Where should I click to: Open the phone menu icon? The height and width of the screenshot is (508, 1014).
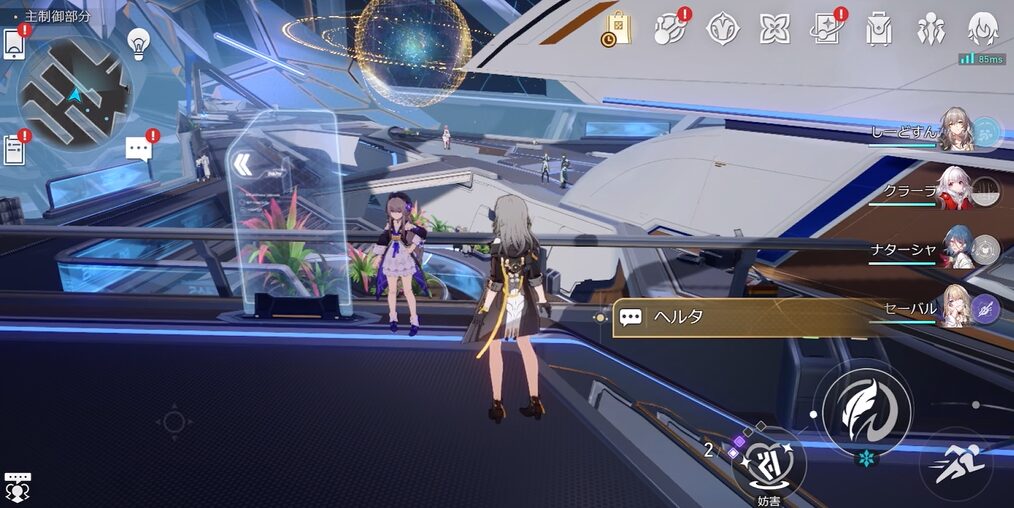pyautogui.click(x=13, y=44)
